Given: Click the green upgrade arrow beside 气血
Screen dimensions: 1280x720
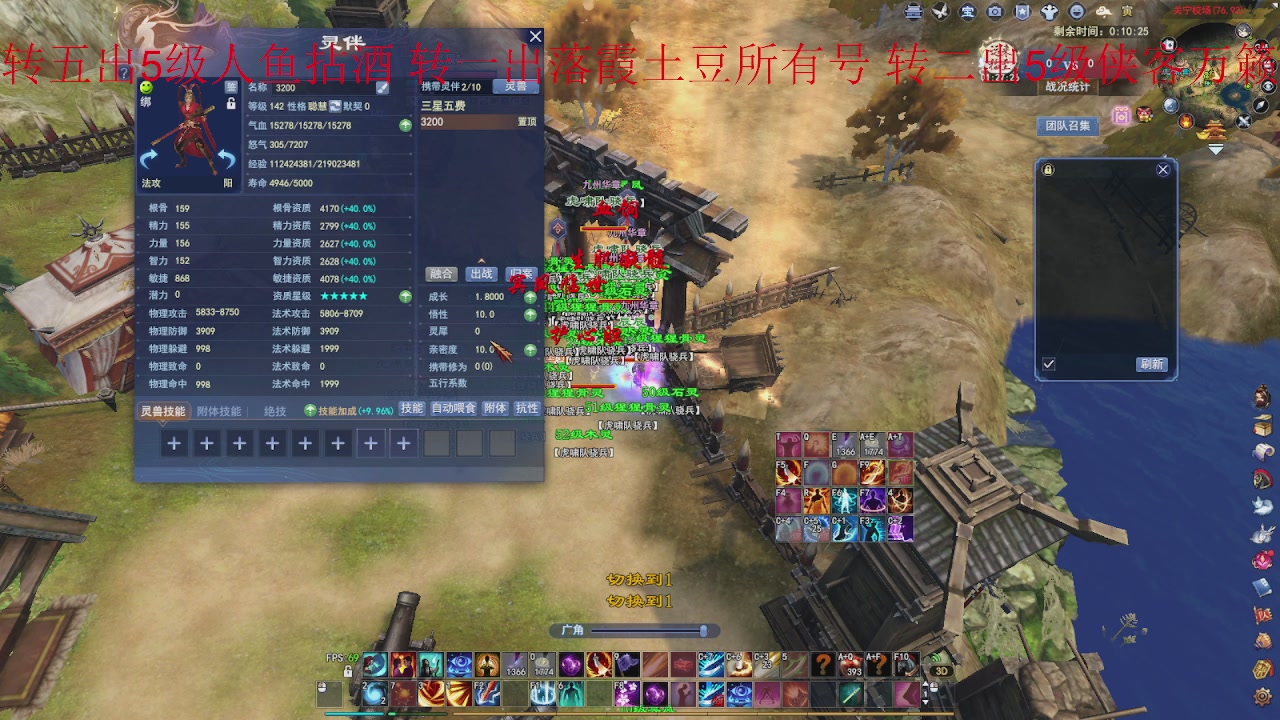Looking at the screenshot, I should pyautogui.click(x=404, y=125).
